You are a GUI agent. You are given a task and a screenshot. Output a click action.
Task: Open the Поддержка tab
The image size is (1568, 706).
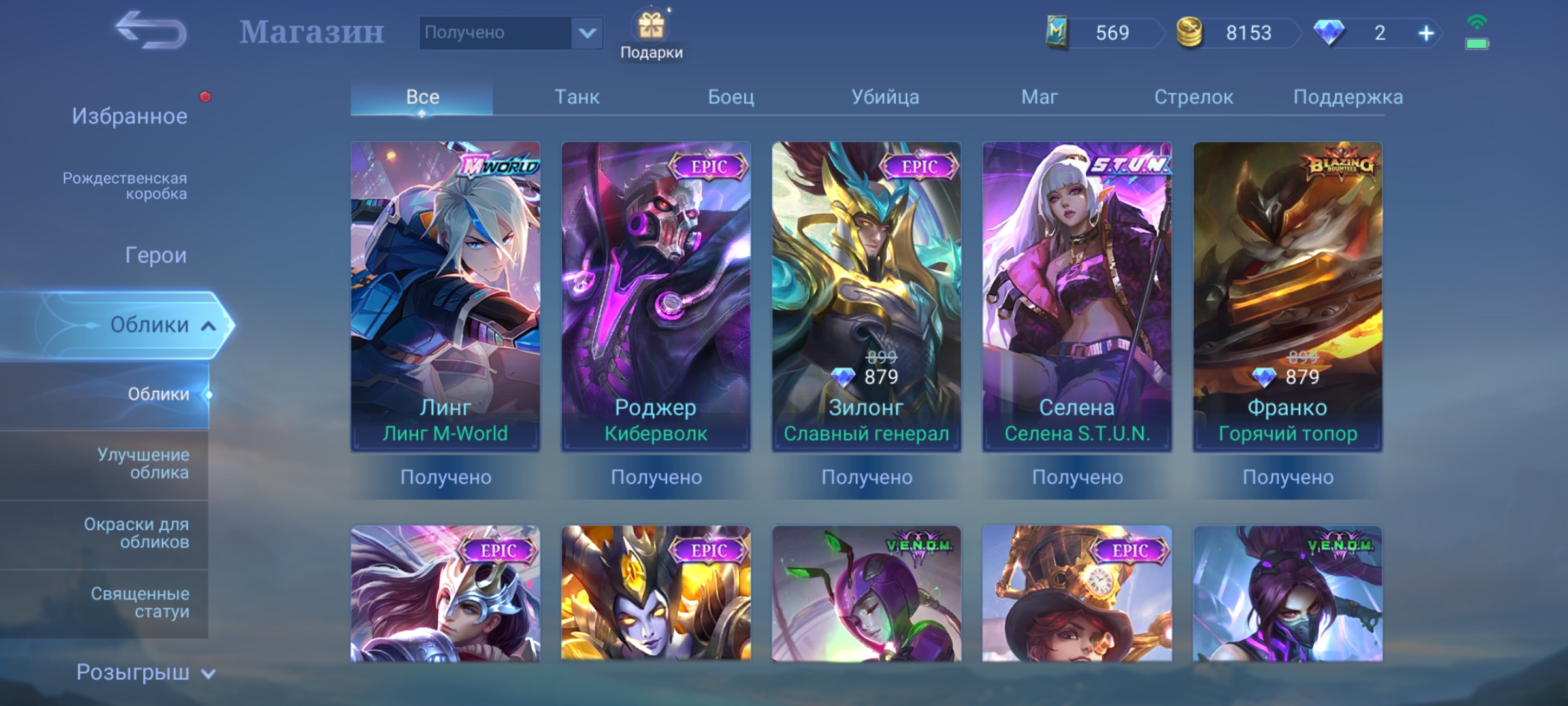click(x=1347, y=97)
